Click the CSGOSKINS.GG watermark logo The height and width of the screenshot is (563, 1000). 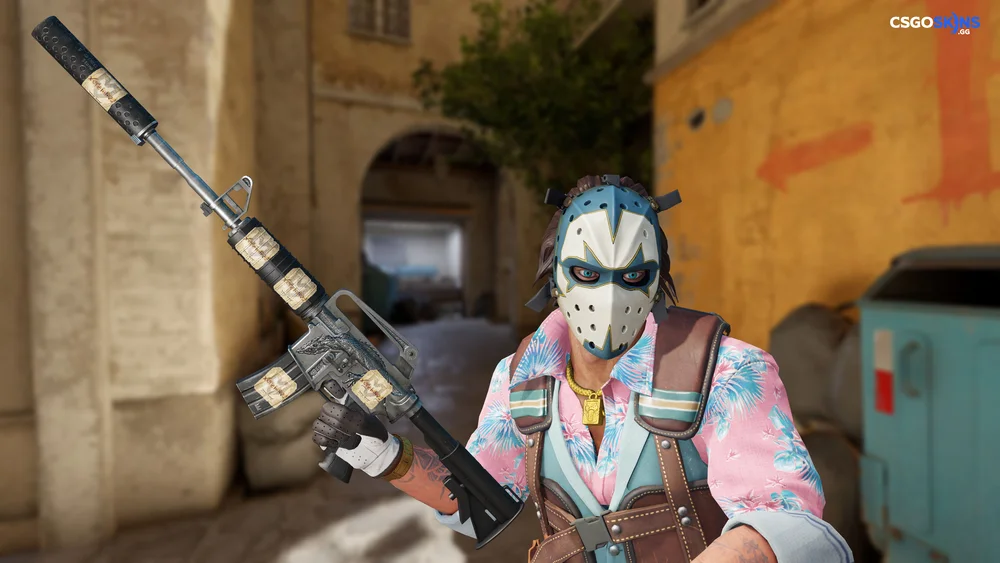934,24
